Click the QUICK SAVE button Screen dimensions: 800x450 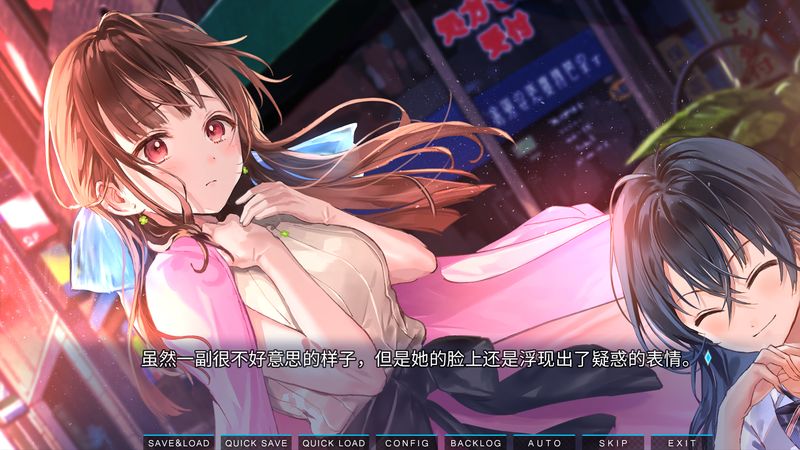tap(256, 442)
